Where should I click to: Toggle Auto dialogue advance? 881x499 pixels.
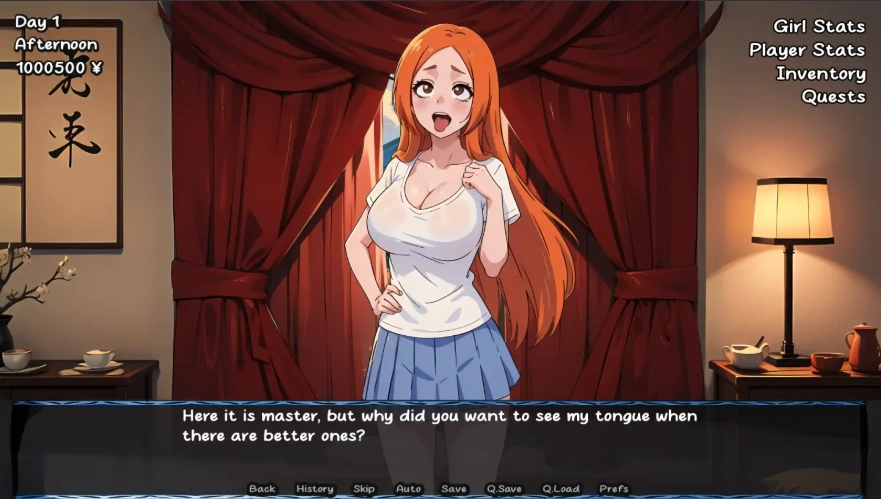[x=408, y=489]
